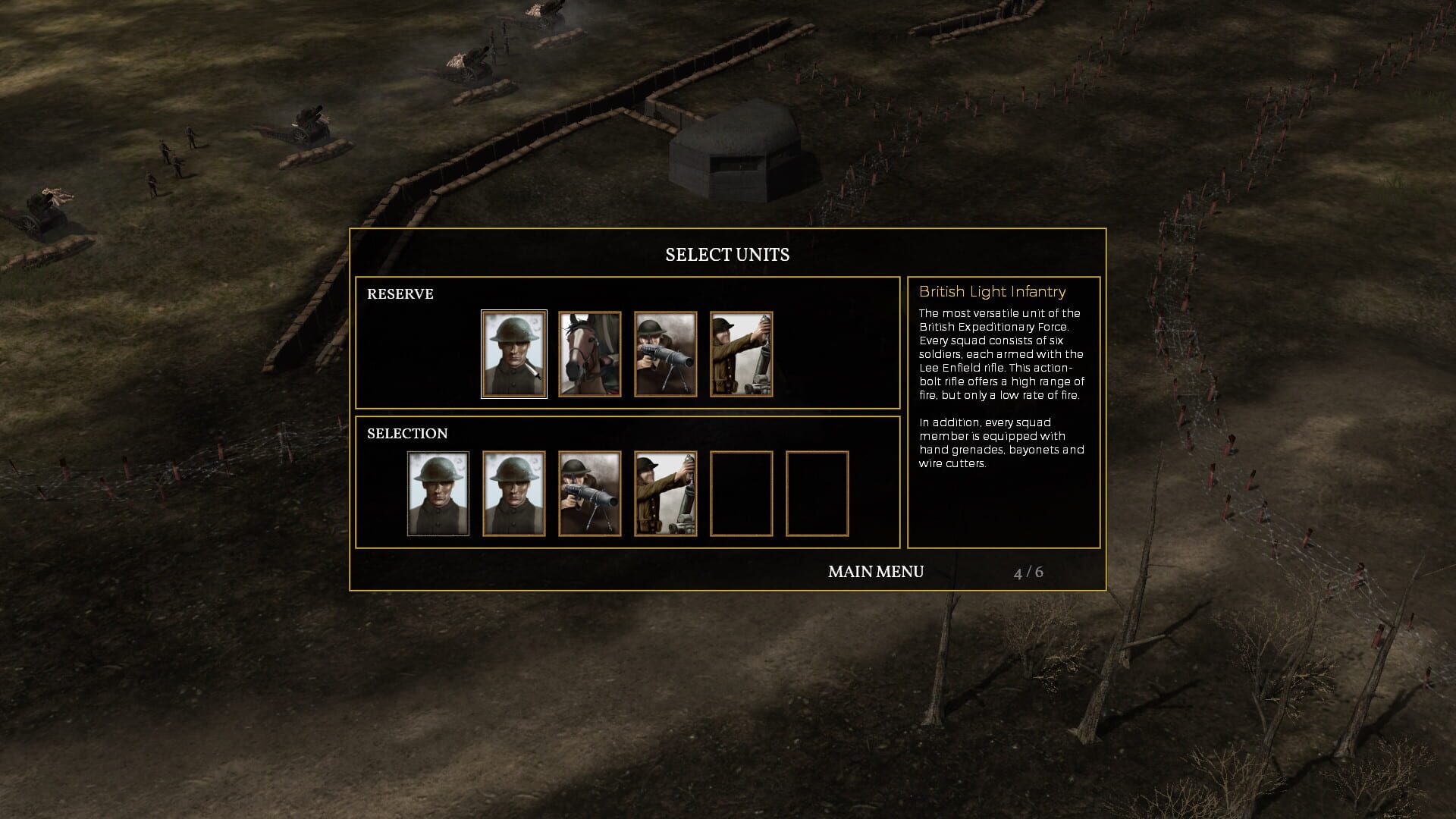Pick the Lewis machine gun unit from Reserve
The height and width of the screenshot is (819, 1456).
pos(665,354)
